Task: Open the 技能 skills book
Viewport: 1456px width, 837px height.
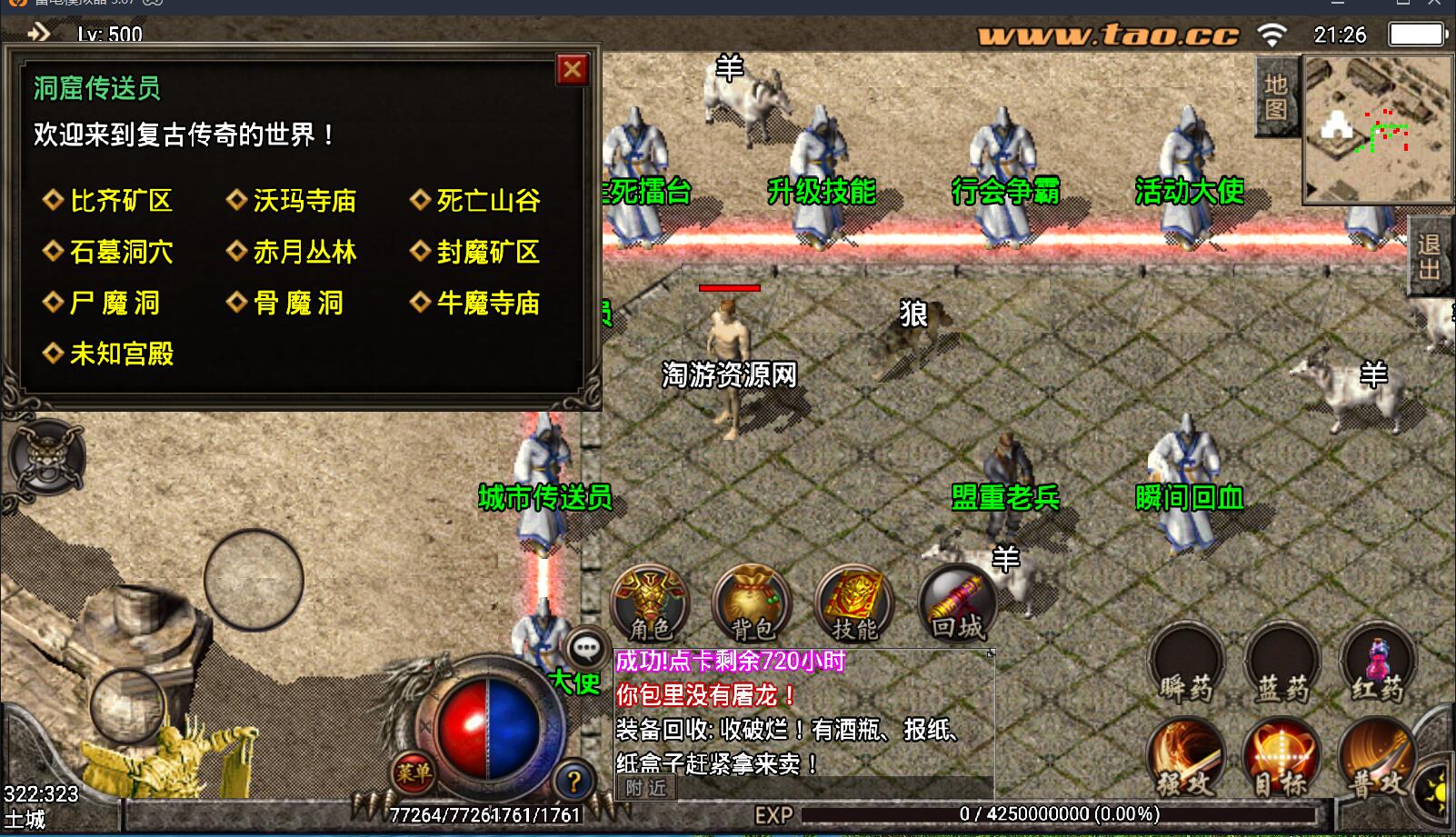Action: [854, 603]
